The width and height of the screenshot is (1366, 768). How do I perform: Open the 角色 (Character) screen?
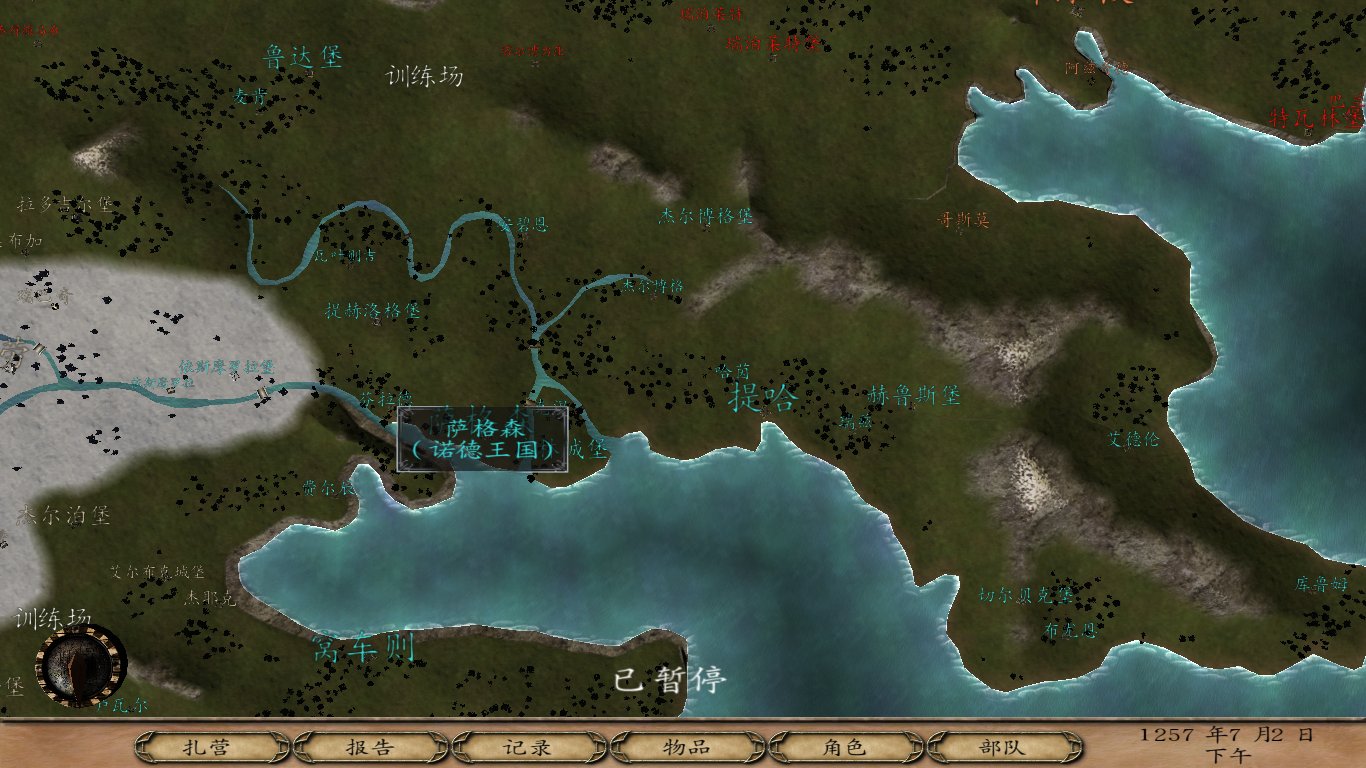coord(844,746)
